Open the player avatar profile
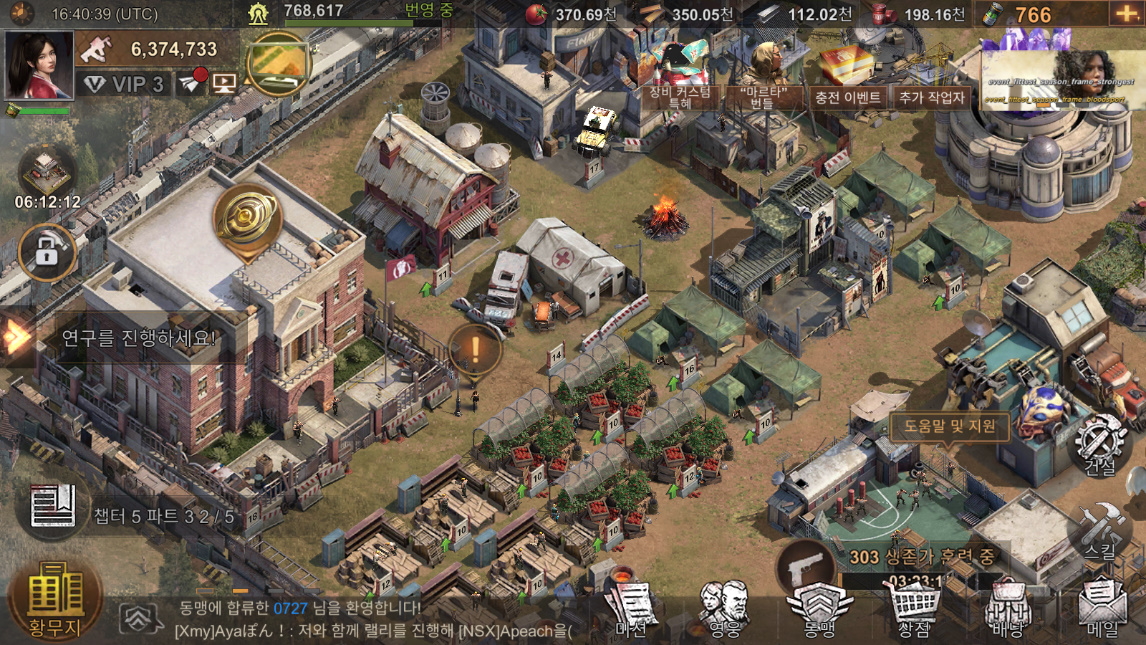 tap(40, 65)
